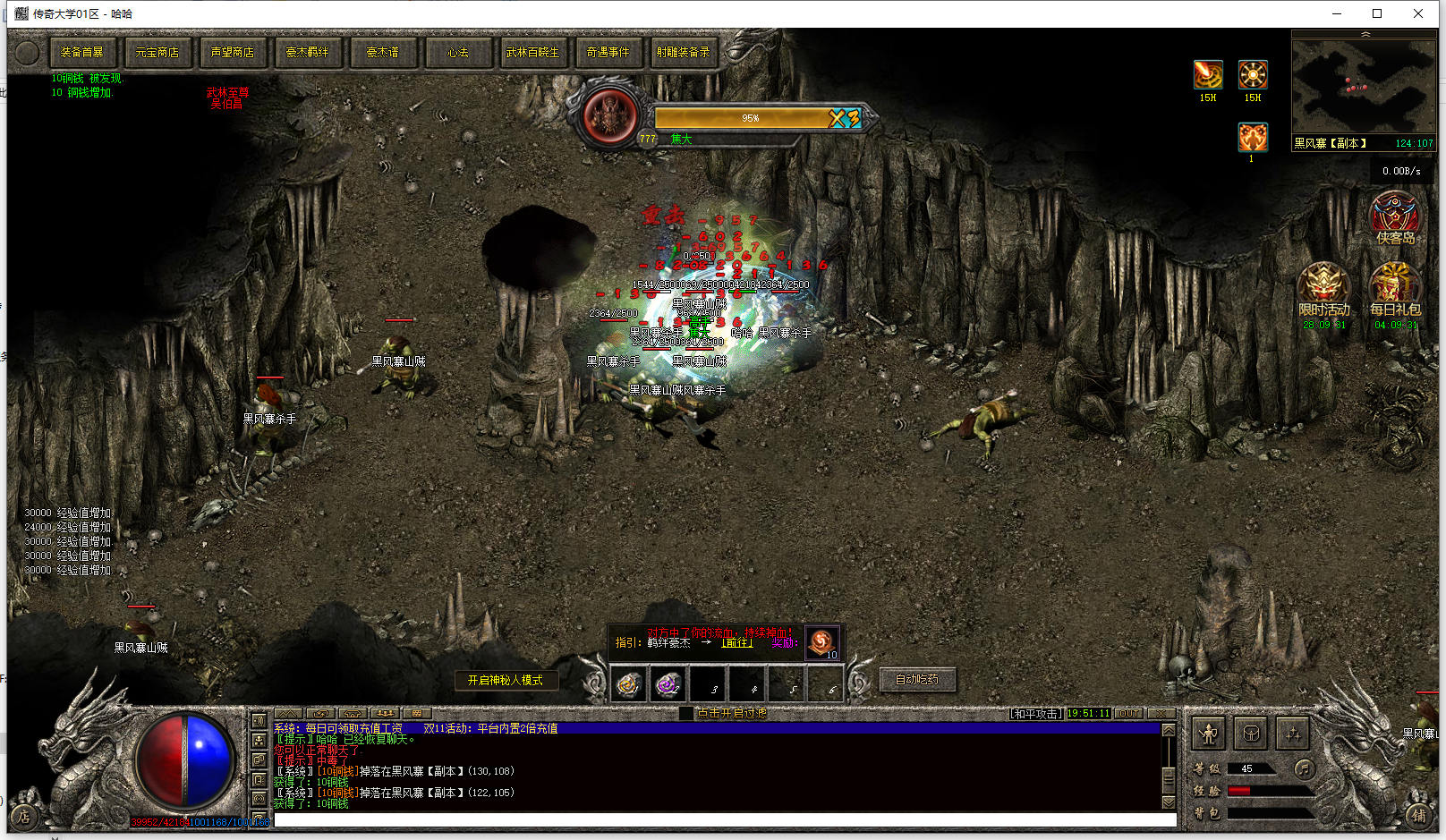
Task: Open the 射雕装备录 menu
Action: coord(683,53)
